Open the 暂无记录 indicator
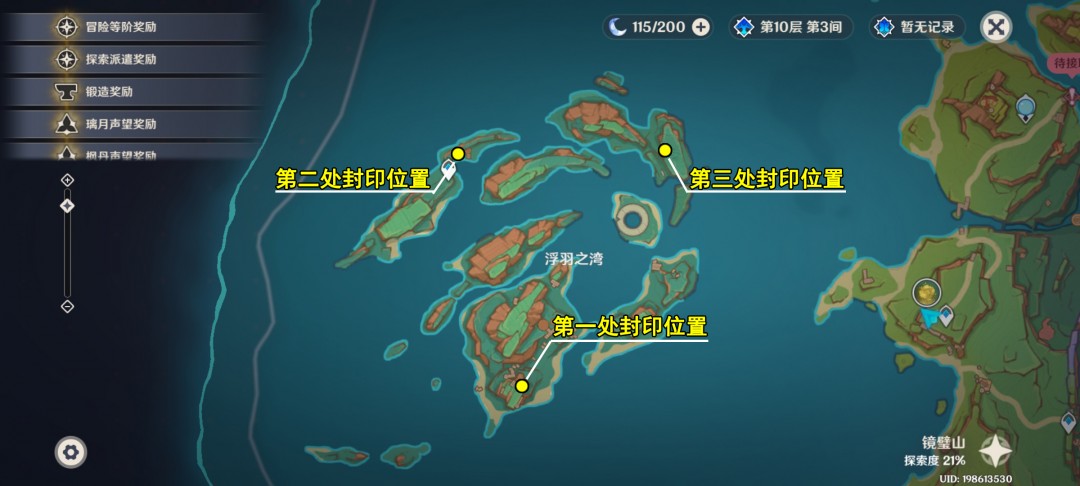1080x486 pixels. [x=916, y=27]
